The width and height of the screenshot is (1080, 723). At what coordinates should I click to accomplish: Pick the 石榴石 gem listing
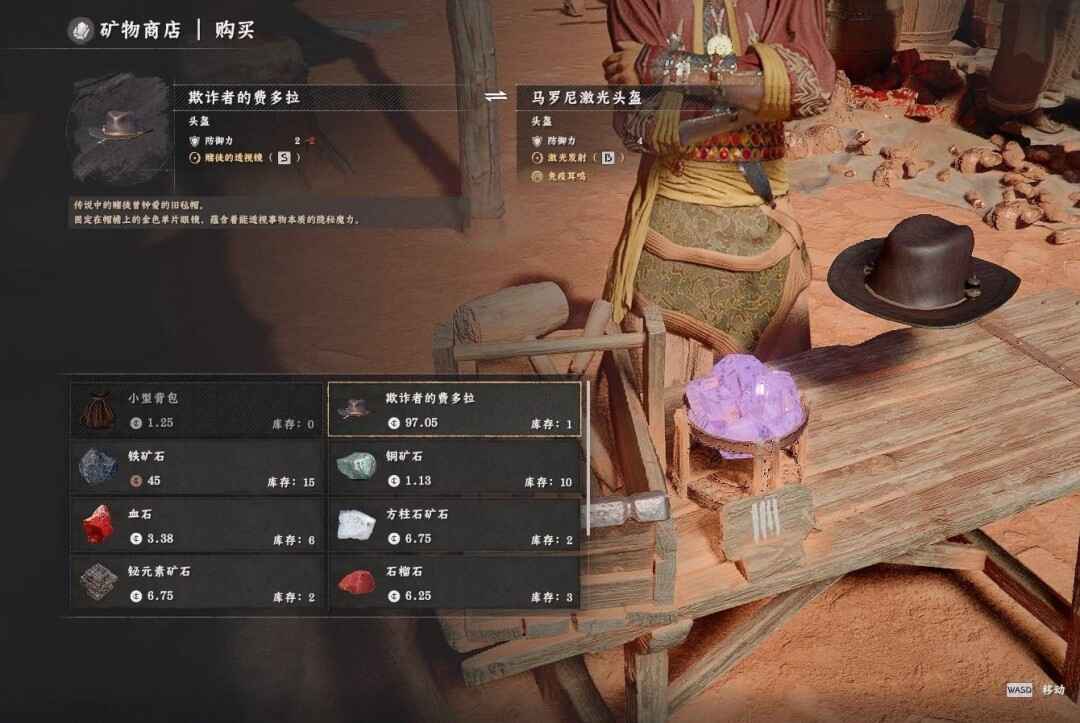pos(455,583)
